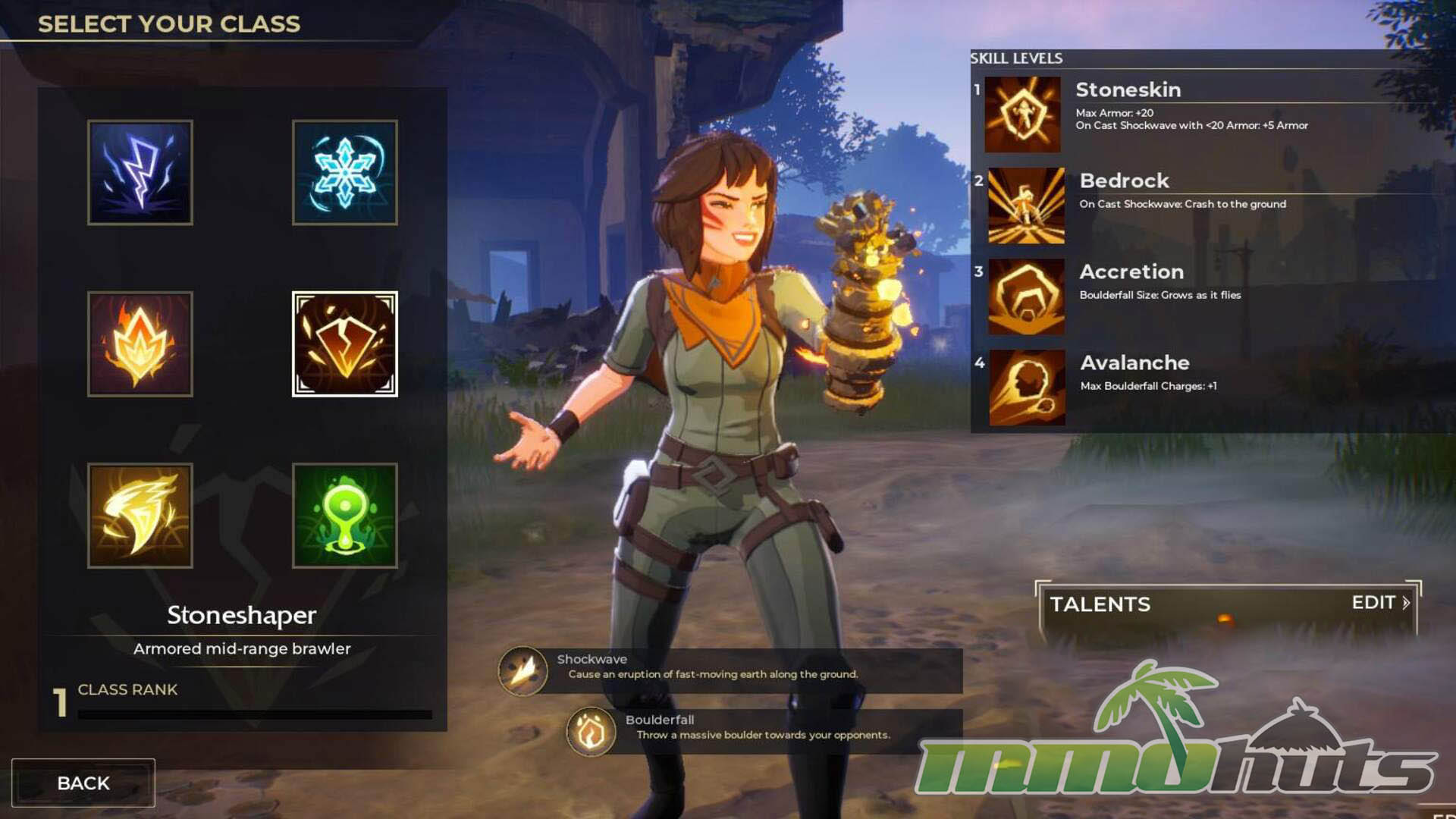This screenshot has width=1456, height=819.
Task: Inspect the Bedrock skill icon
Action: click(1026, 206)
